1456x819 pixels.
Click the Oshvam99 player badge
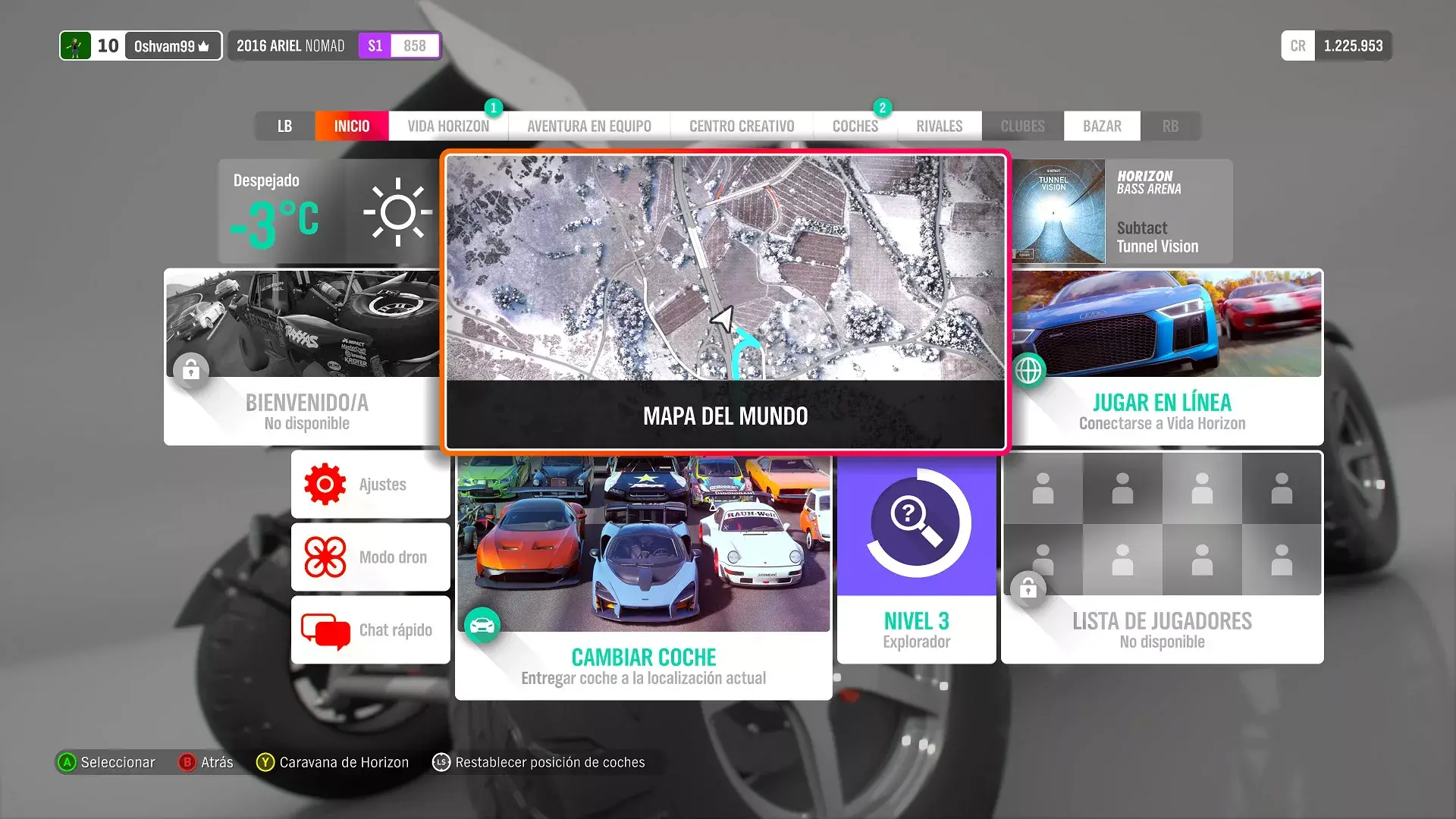(x=141, y=45)
